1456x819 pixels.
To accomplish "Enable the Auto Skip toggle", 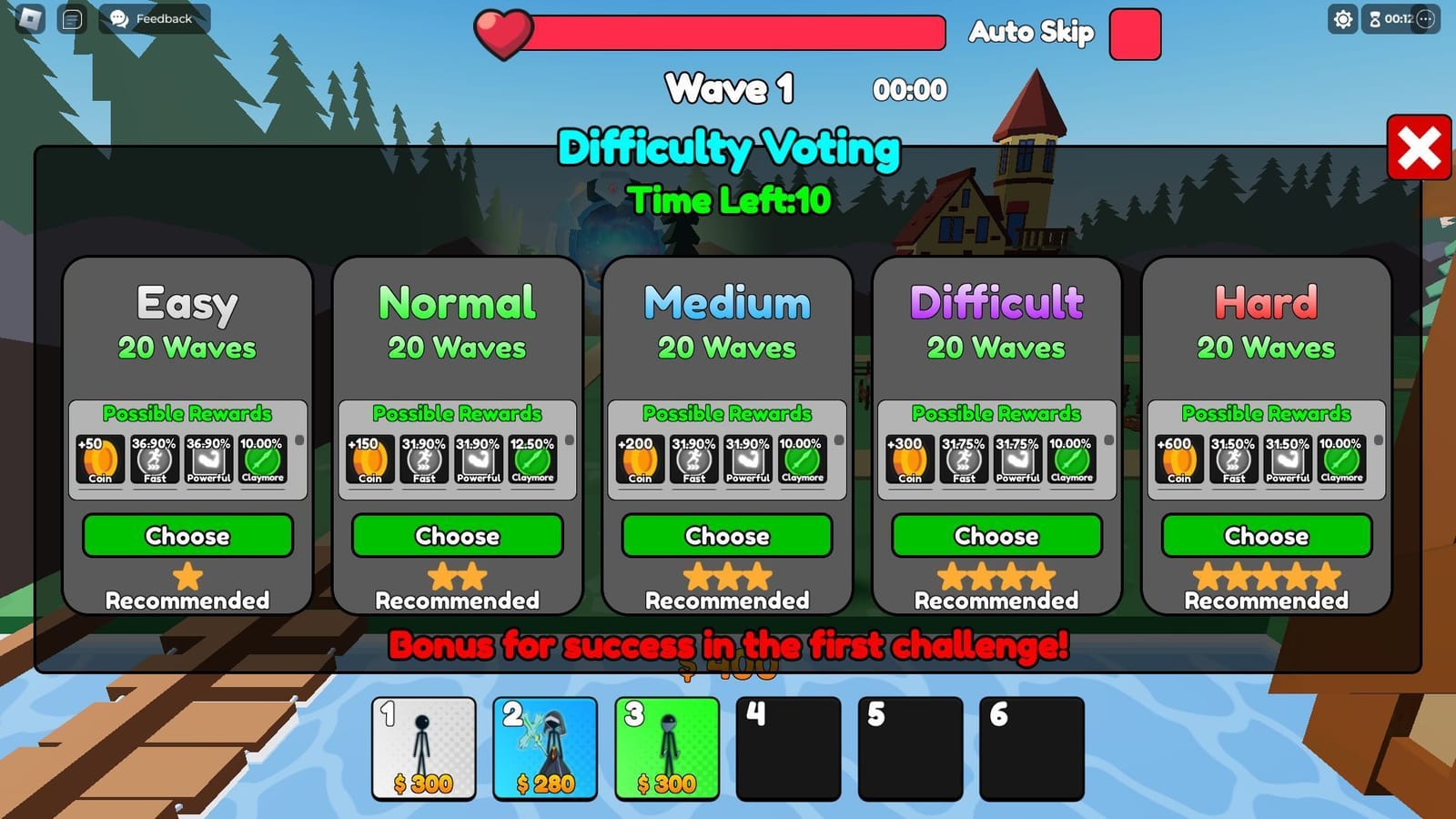I will [x=1134, y=32].
